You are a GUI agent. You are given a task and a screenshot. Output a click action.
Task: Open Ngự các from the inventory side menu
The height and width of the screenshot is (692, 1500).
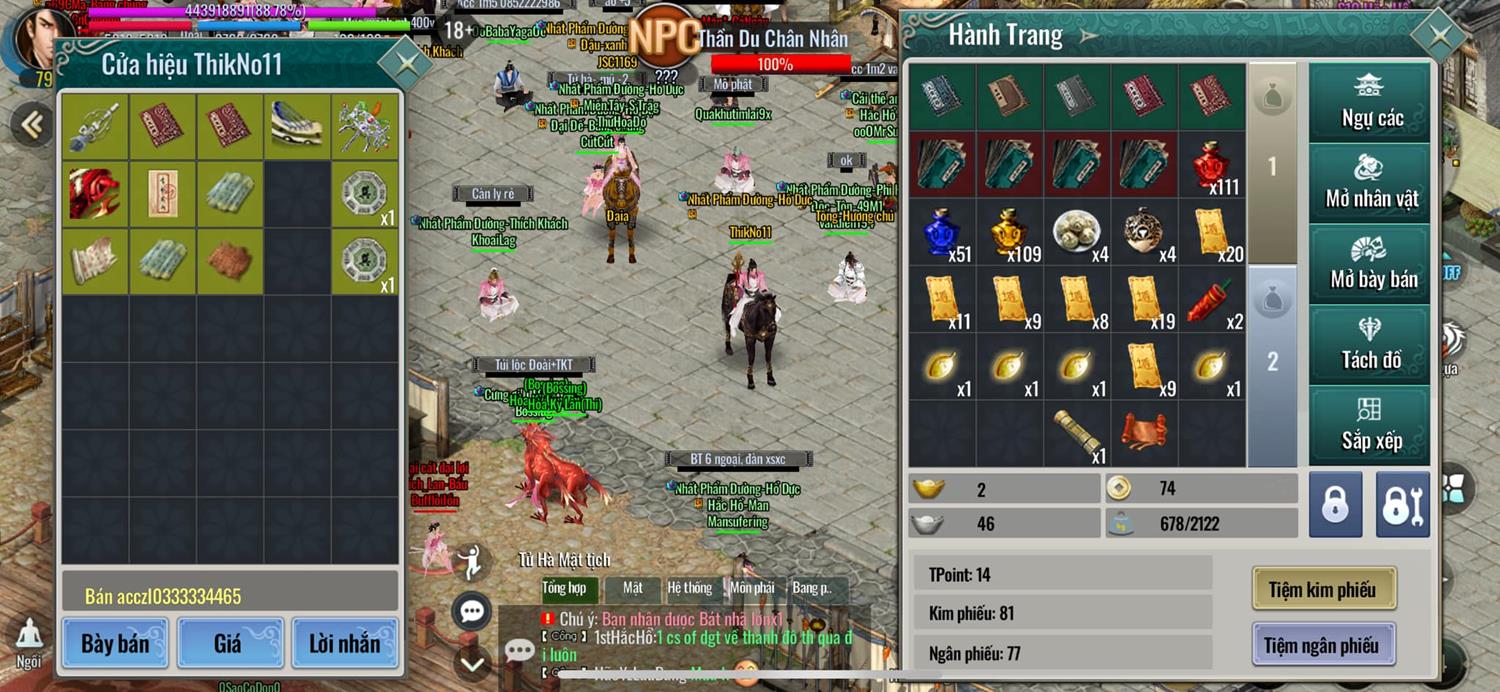pos(1371,102)
